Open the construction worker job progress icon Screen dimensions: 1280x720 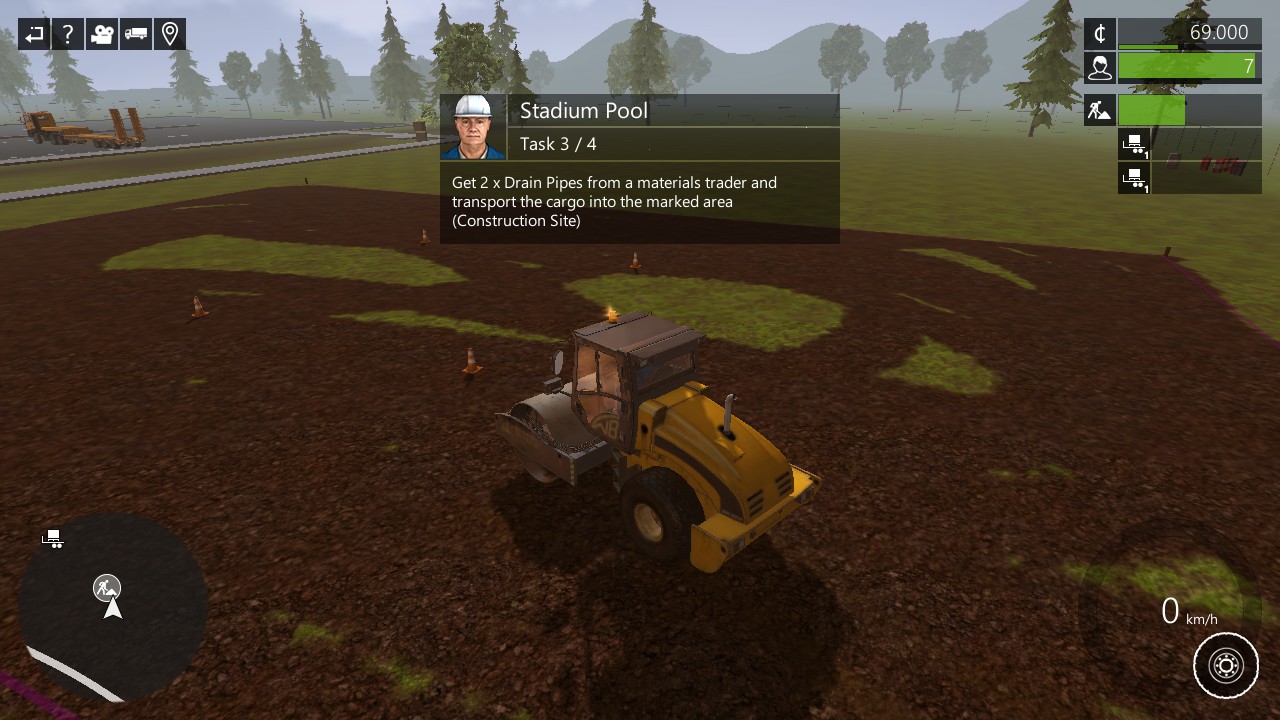click(1100, 110)
